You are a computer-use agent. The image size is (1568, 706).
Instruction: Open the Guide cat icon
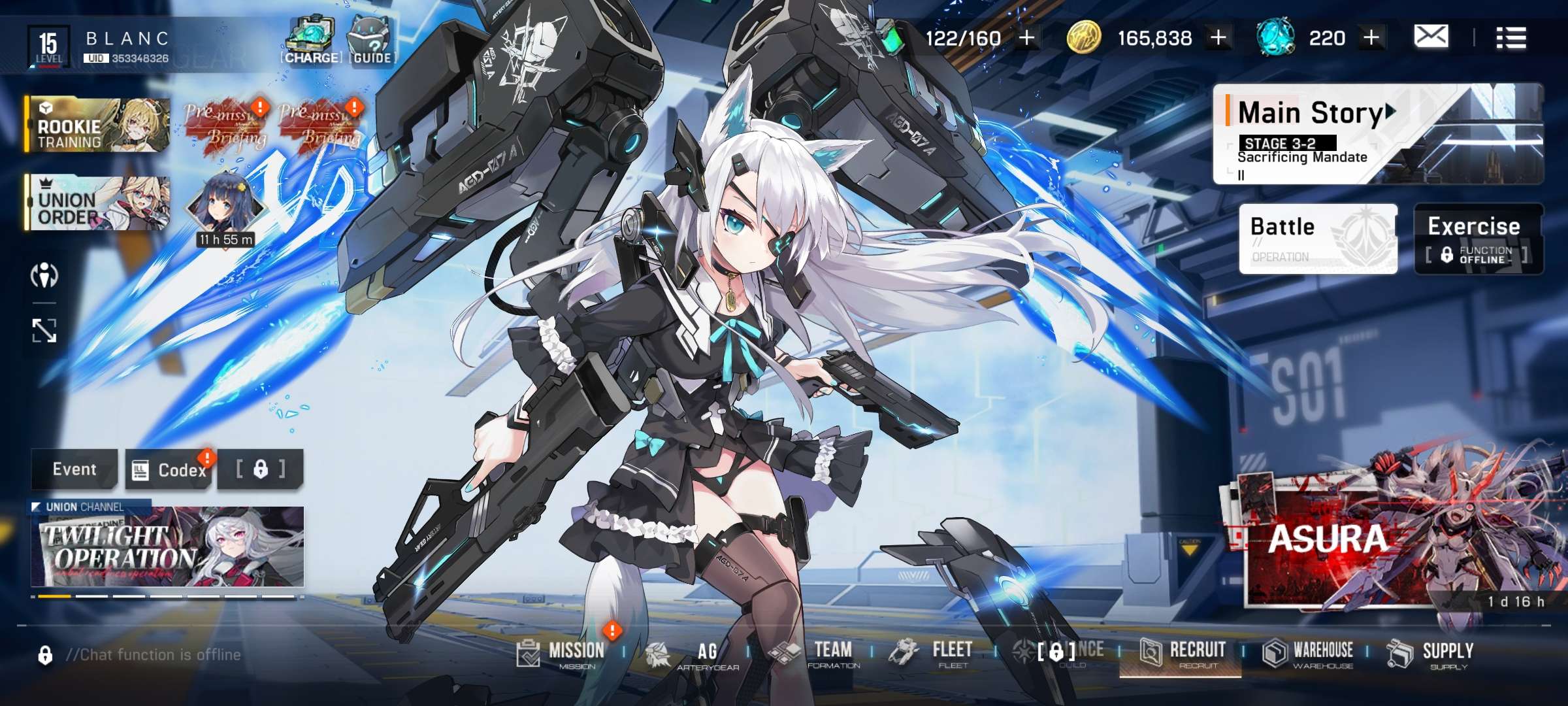pyautogui.click(x=372, y=42)
